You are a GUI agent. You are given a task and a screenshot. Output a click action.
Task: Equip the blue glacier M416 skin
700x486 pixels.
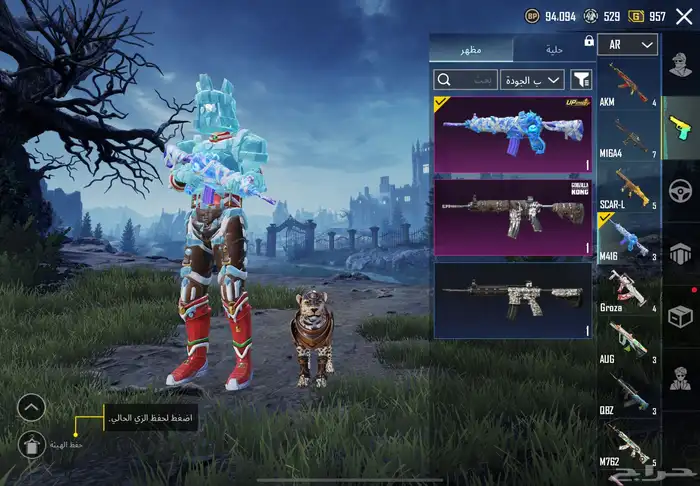(x=513, y=135)
